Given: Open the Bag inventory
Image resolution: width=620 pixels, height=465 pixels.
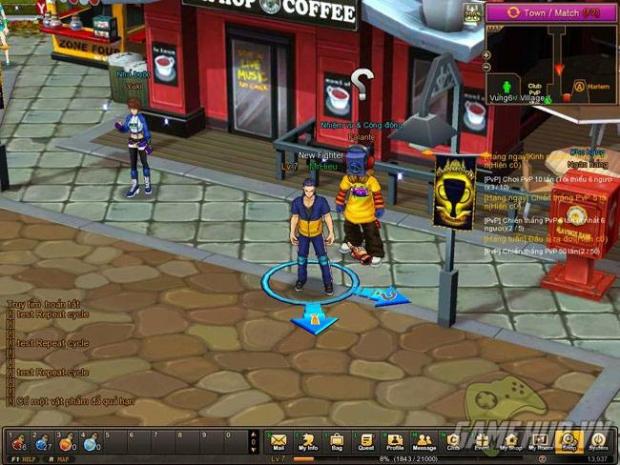Looking at the screenshot, I should tap(337, 441).
